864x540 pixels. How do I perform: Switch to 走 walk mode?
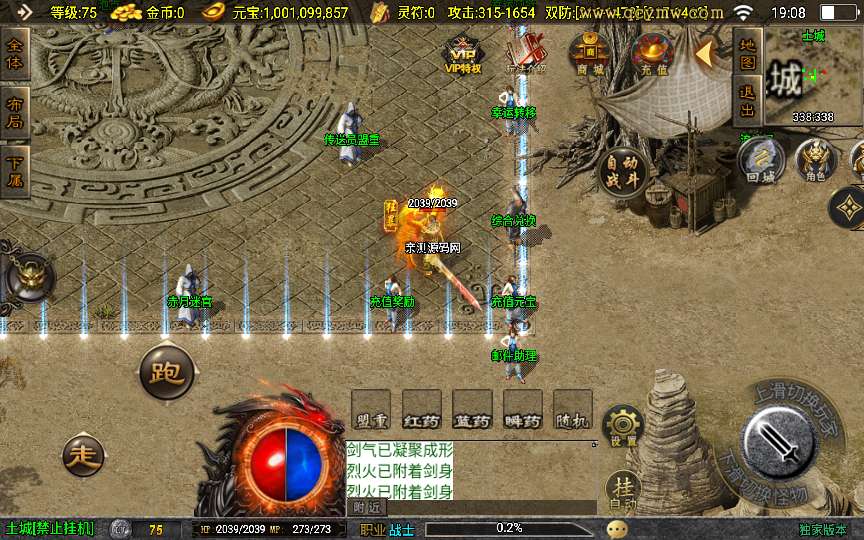pyautogui.click(x=83, y=455)
